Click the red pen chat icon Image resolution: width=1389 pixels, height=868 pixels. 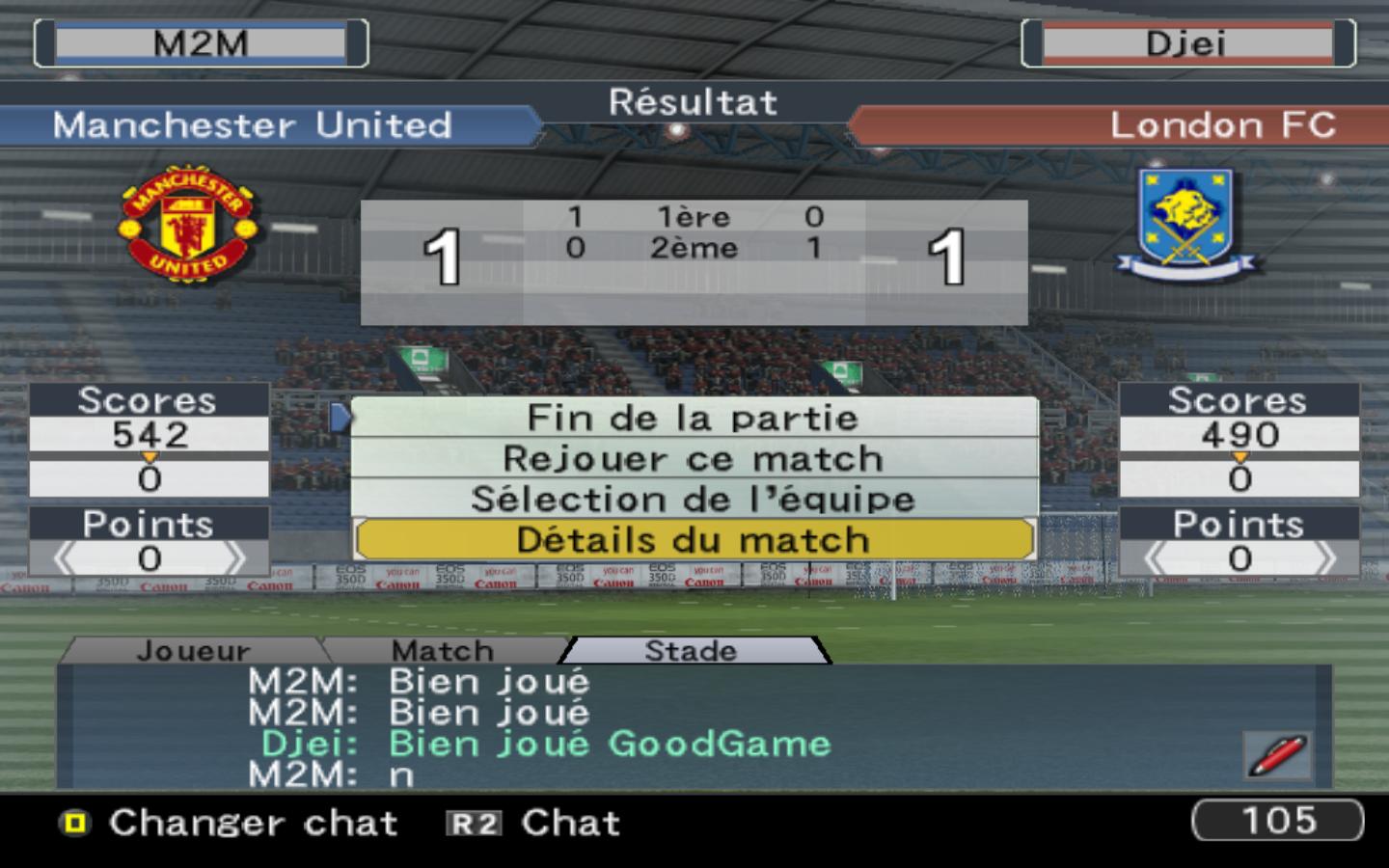click(1277, 755)
